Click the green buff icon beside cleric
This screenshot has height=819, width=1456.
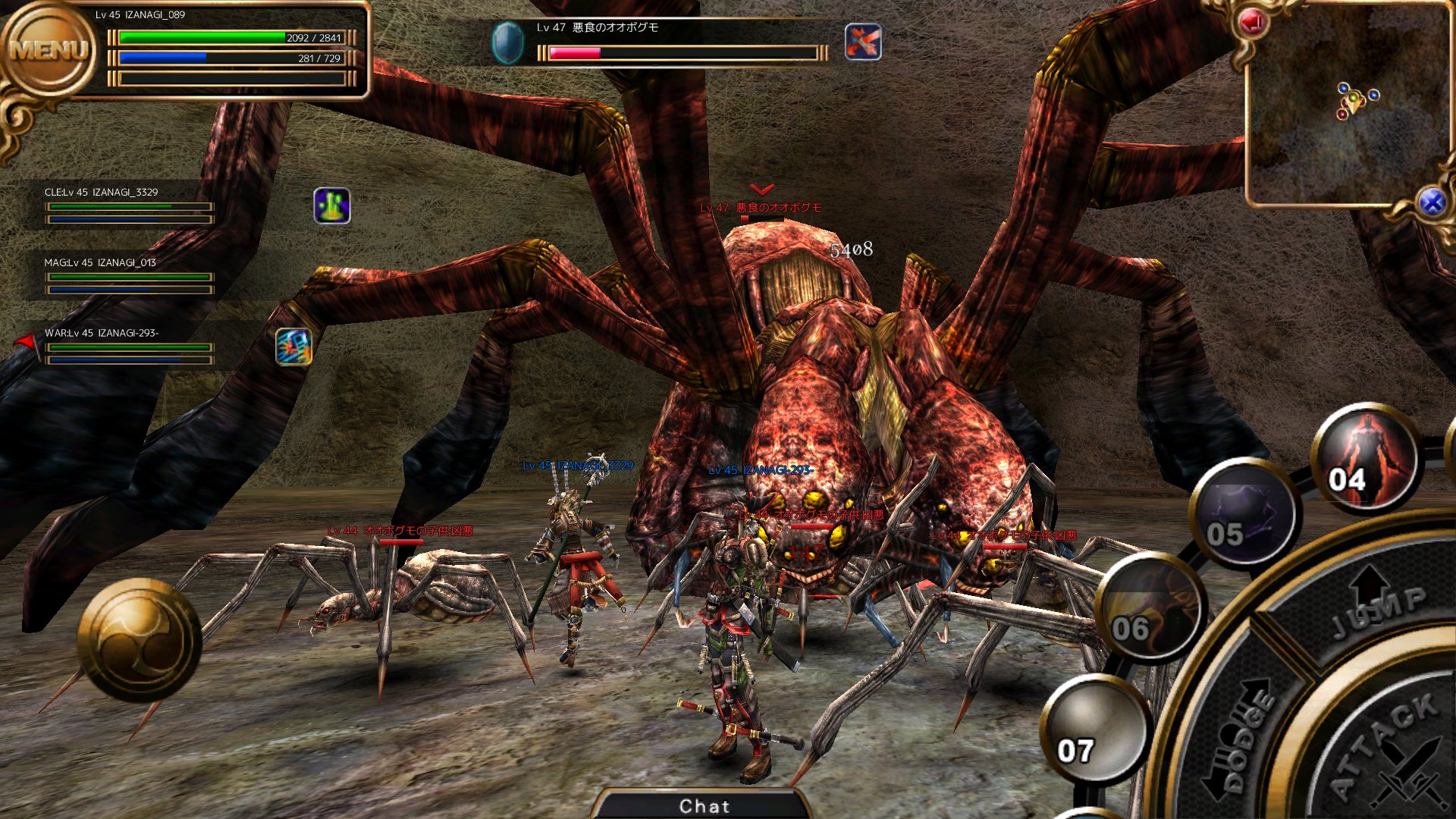[x=332, y=206]
